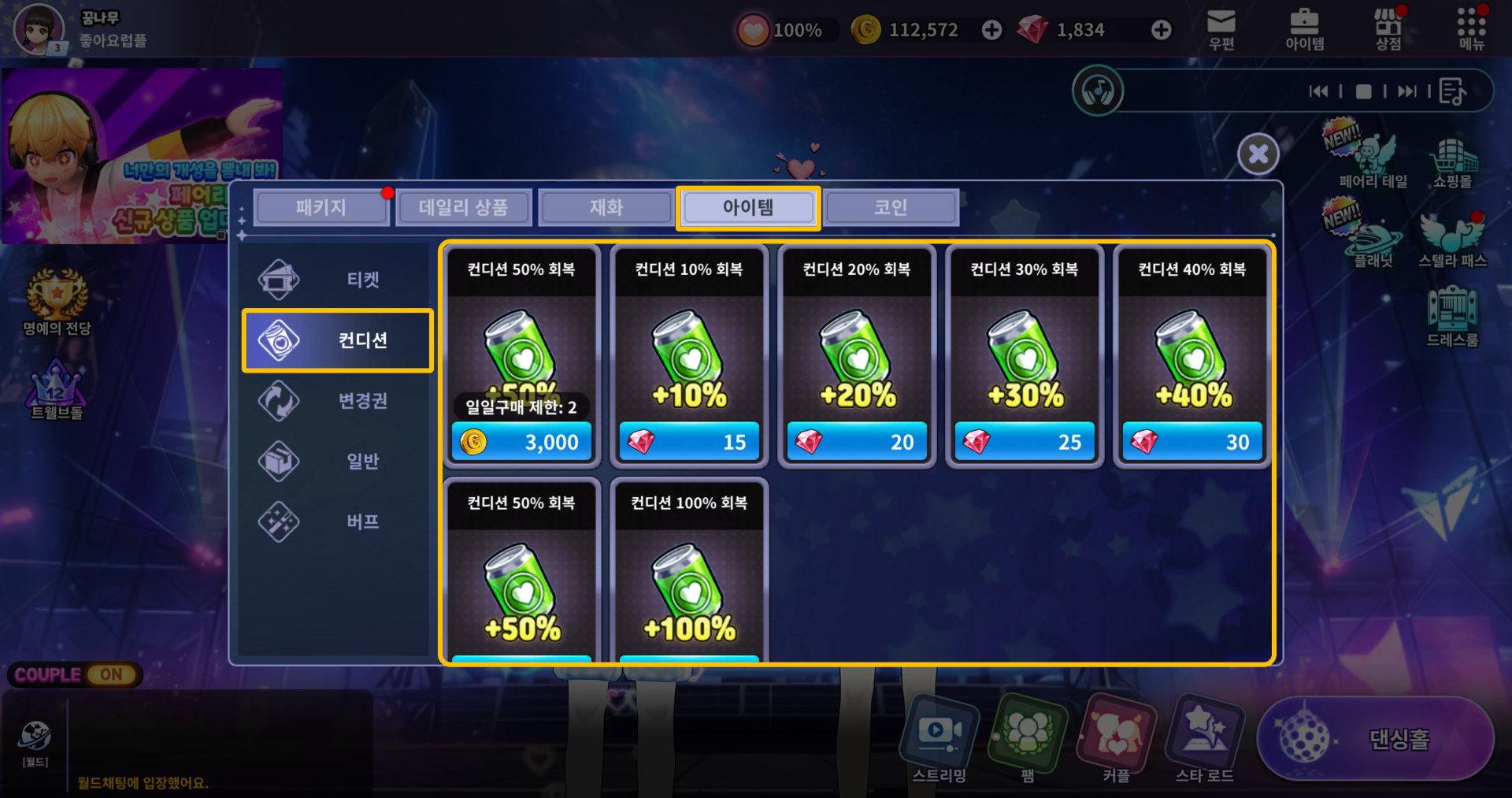Switch to the 패키지 shop tab
The image size is (1512, 798).
321,208
